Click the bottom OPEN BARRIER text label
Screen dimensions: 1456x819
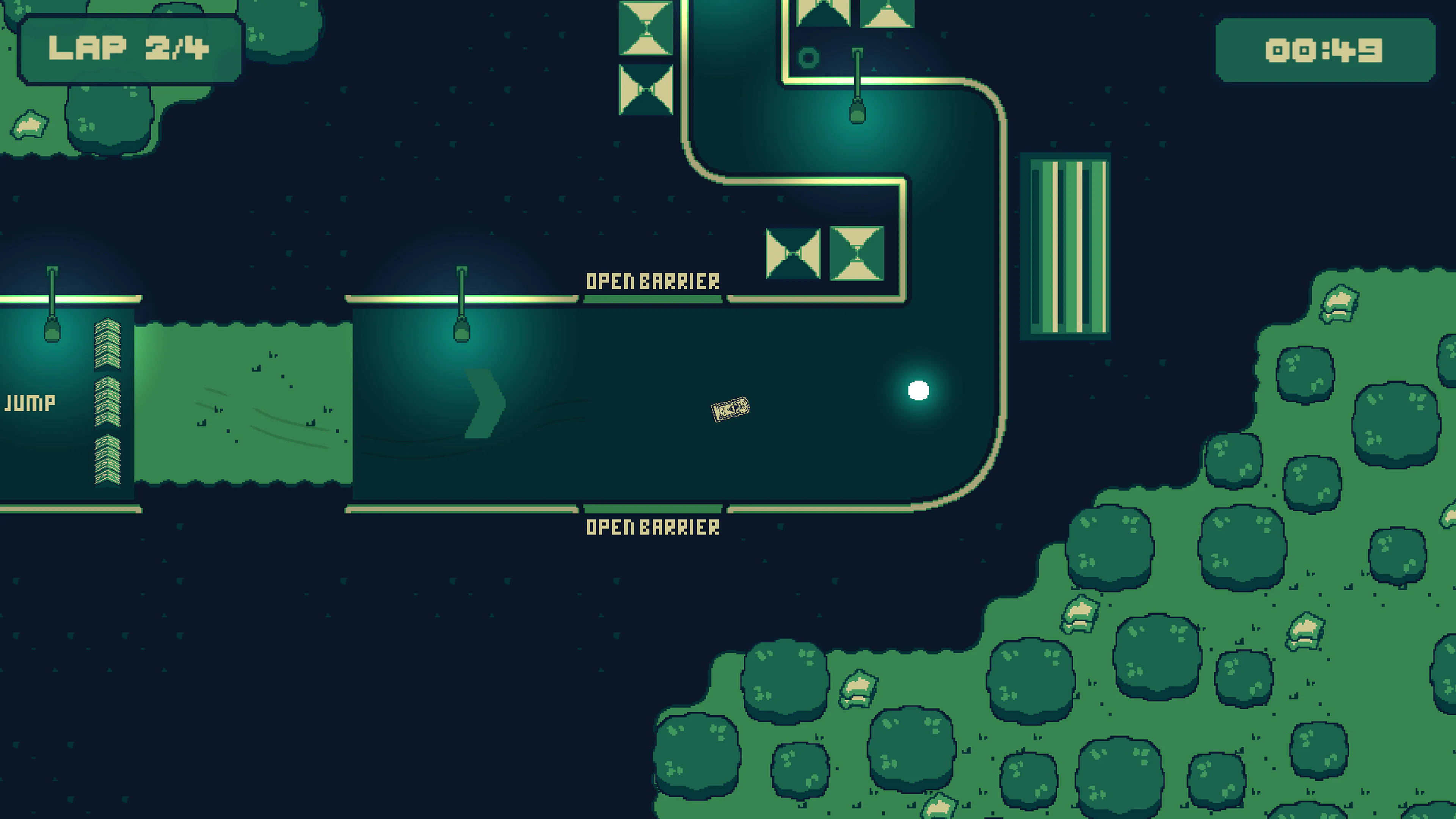(653, 529)
